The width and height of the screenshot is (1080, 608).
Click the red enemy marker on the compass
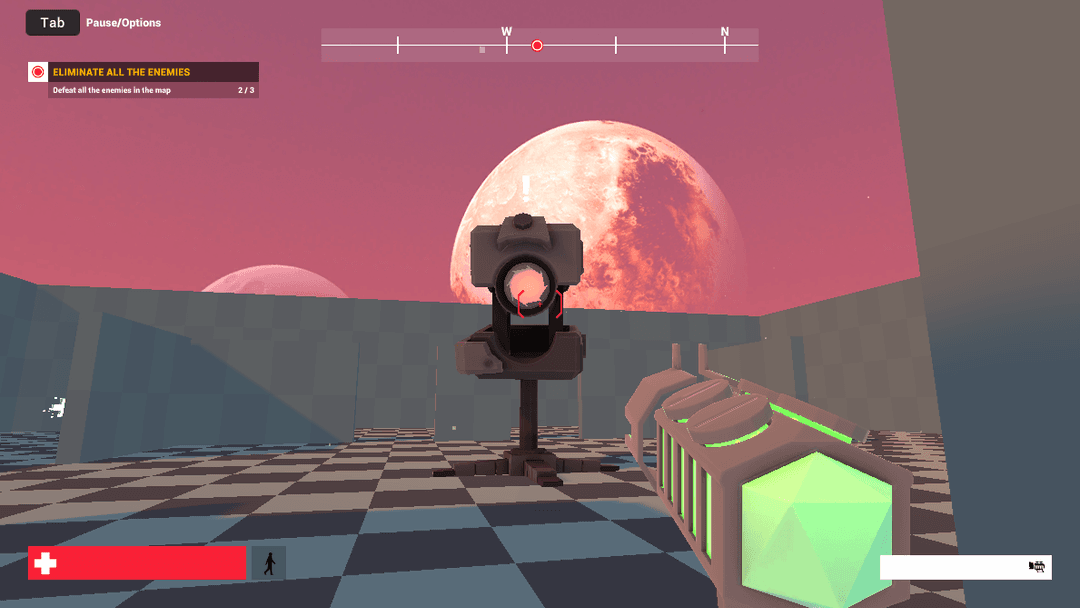[537, 45]
